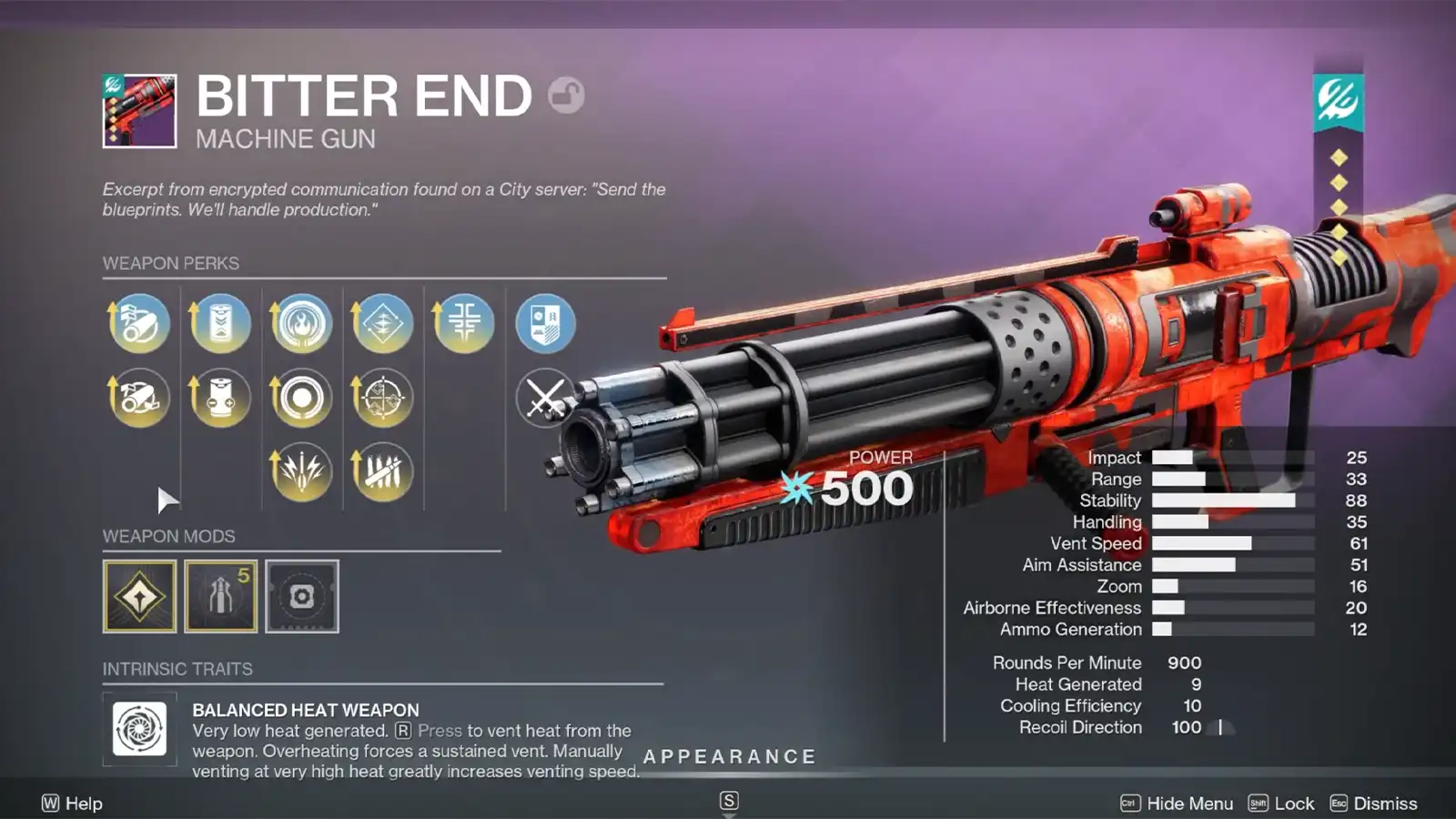Select the first barrel perk in Weapon Perks
The width and height of the screenshot is (1456, 819).
point(137,323)
